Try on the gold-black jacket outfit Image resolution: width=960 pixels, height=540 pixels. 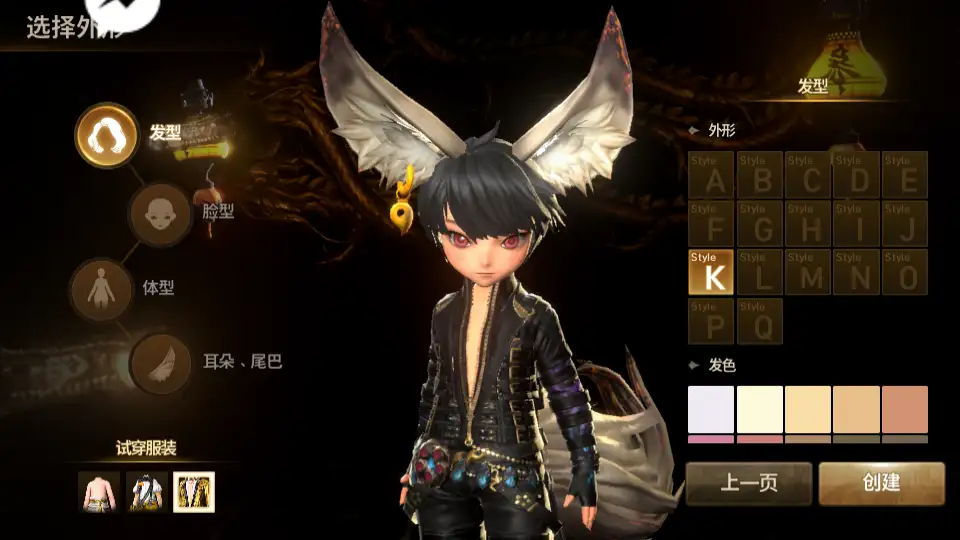click(194, 492)
